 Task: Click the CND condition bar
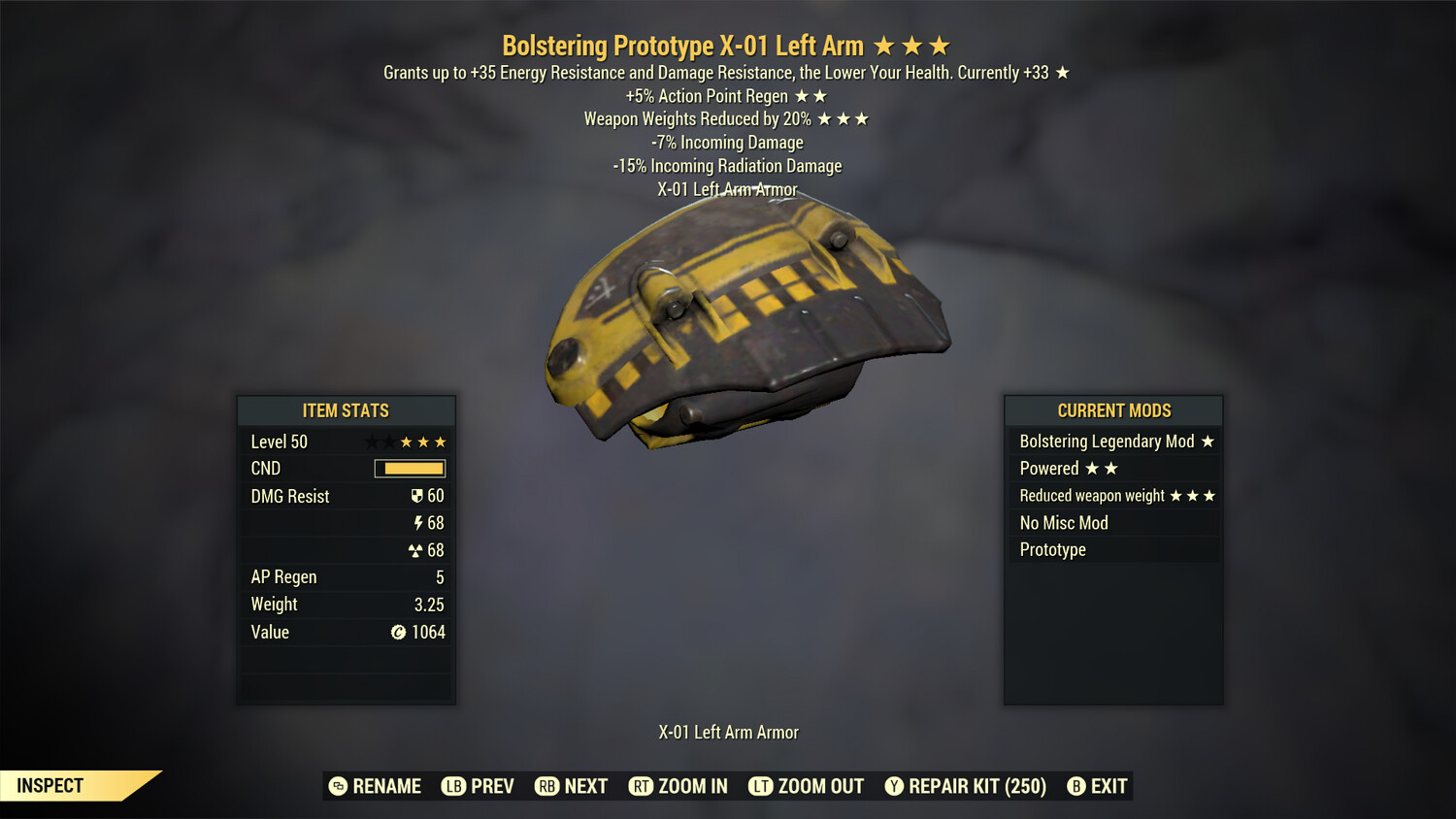click(409, 468)
